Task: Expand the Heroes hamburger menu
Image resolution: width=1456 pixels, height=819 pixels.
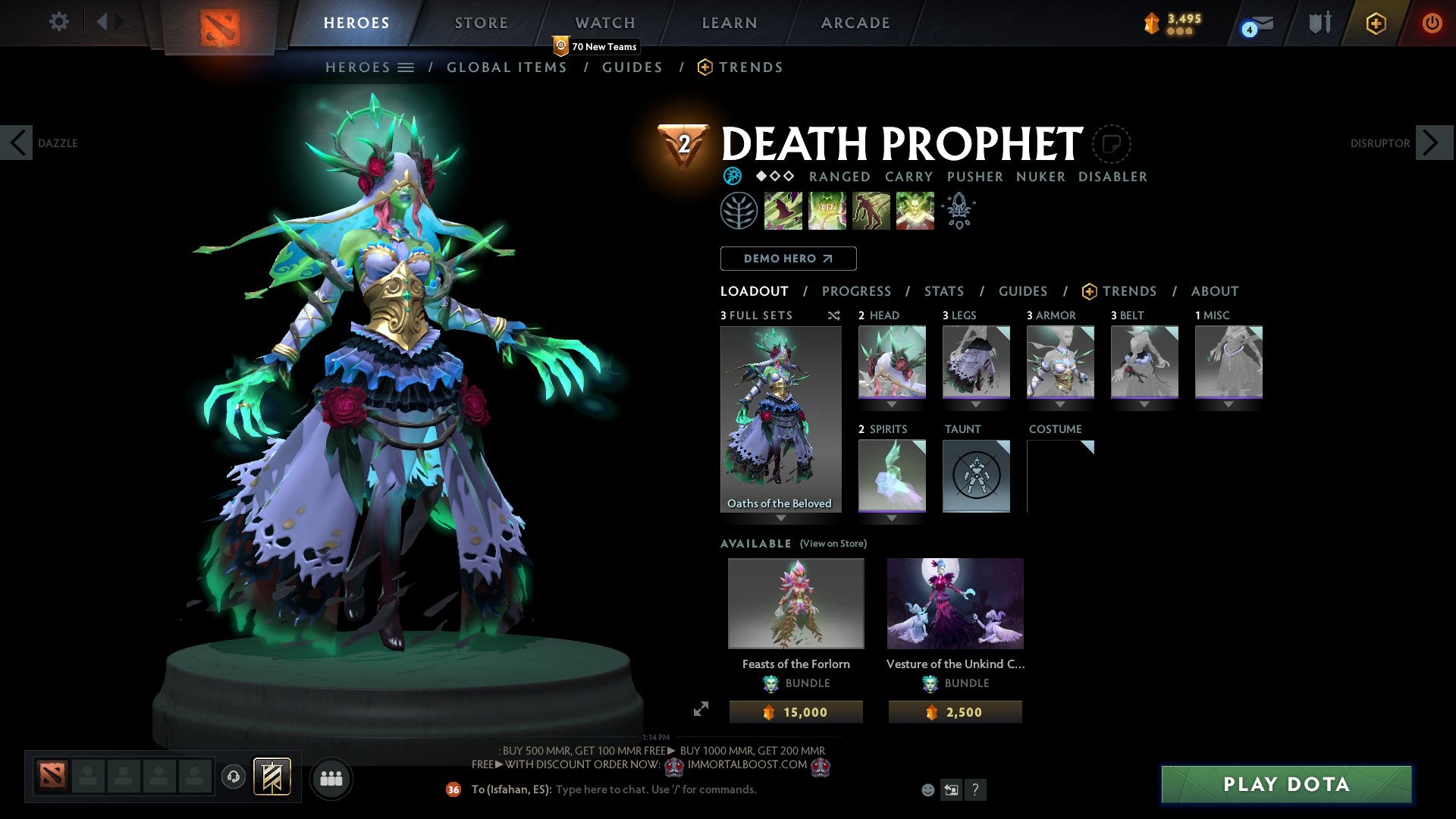Action: tap(407, 67)
